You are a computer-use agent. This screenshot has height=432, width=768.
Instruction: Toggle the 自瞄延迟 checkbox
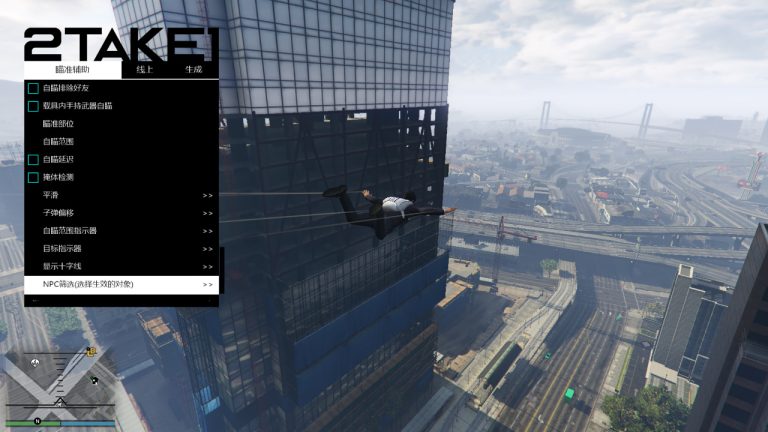(33, 160)
